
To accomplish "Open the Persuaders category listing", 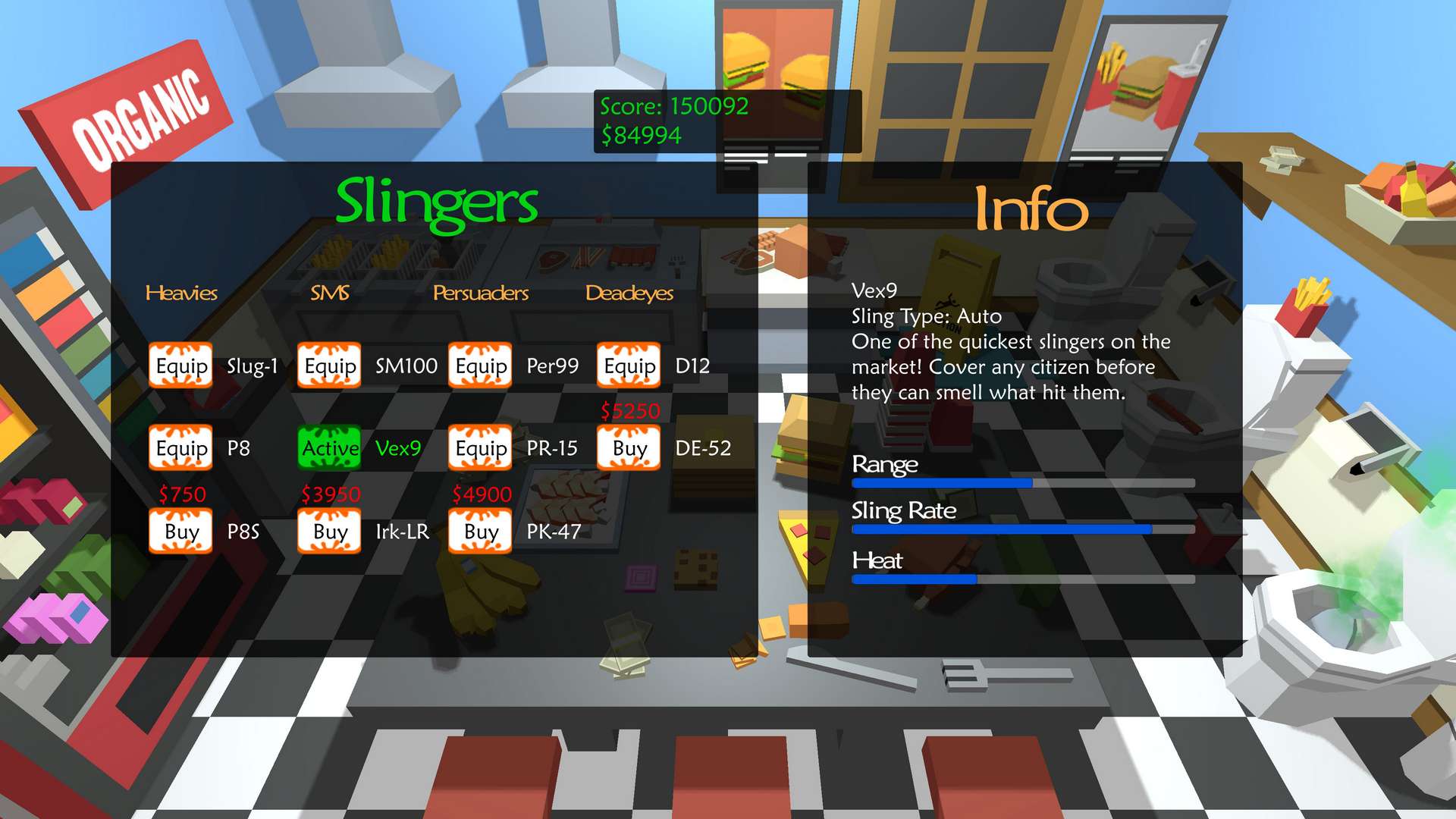I will point(480,293).
